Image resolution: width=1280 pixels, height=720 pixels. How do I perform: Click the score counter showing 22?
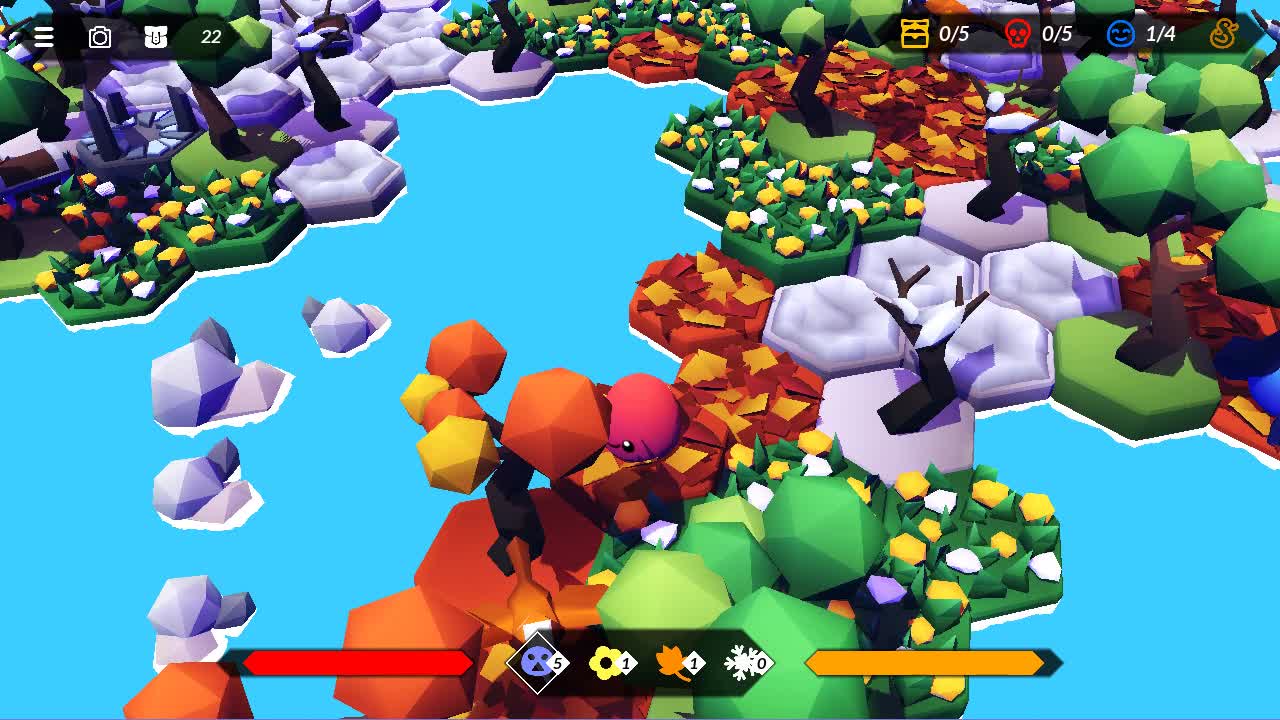[x=210, y=37]
